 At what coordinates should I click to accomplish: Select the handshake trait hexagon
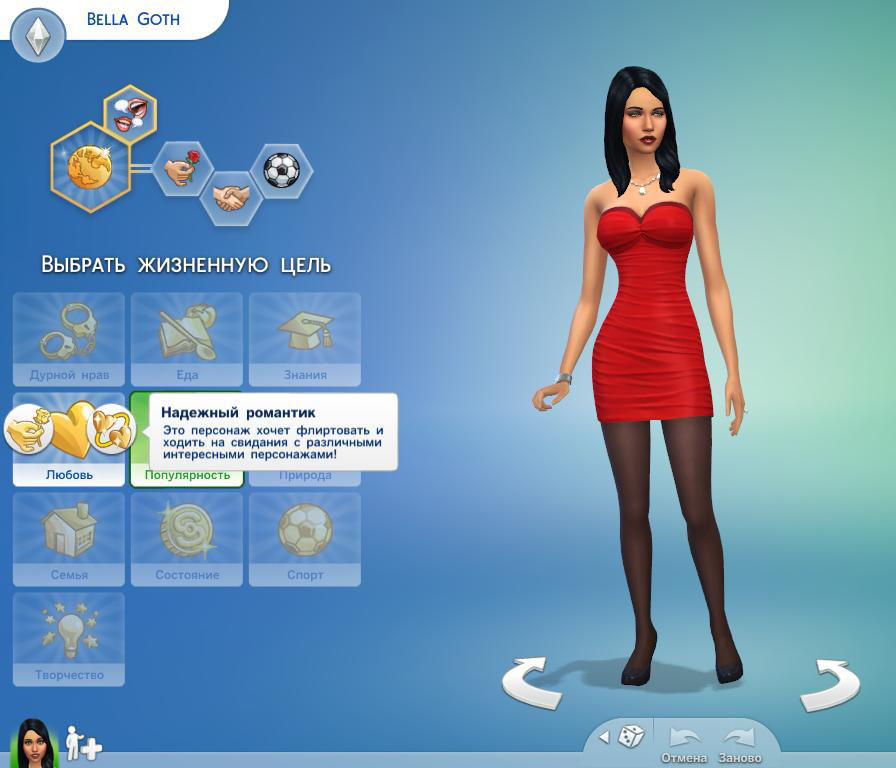click(x=231, y=197)
